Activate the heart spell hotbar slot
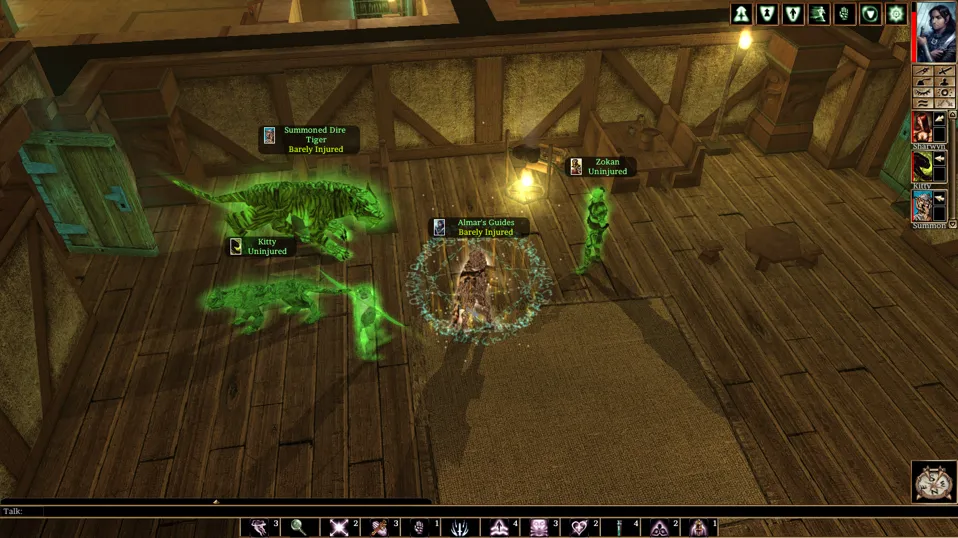Screen dimensions: 958x538 tap(579, 527)
